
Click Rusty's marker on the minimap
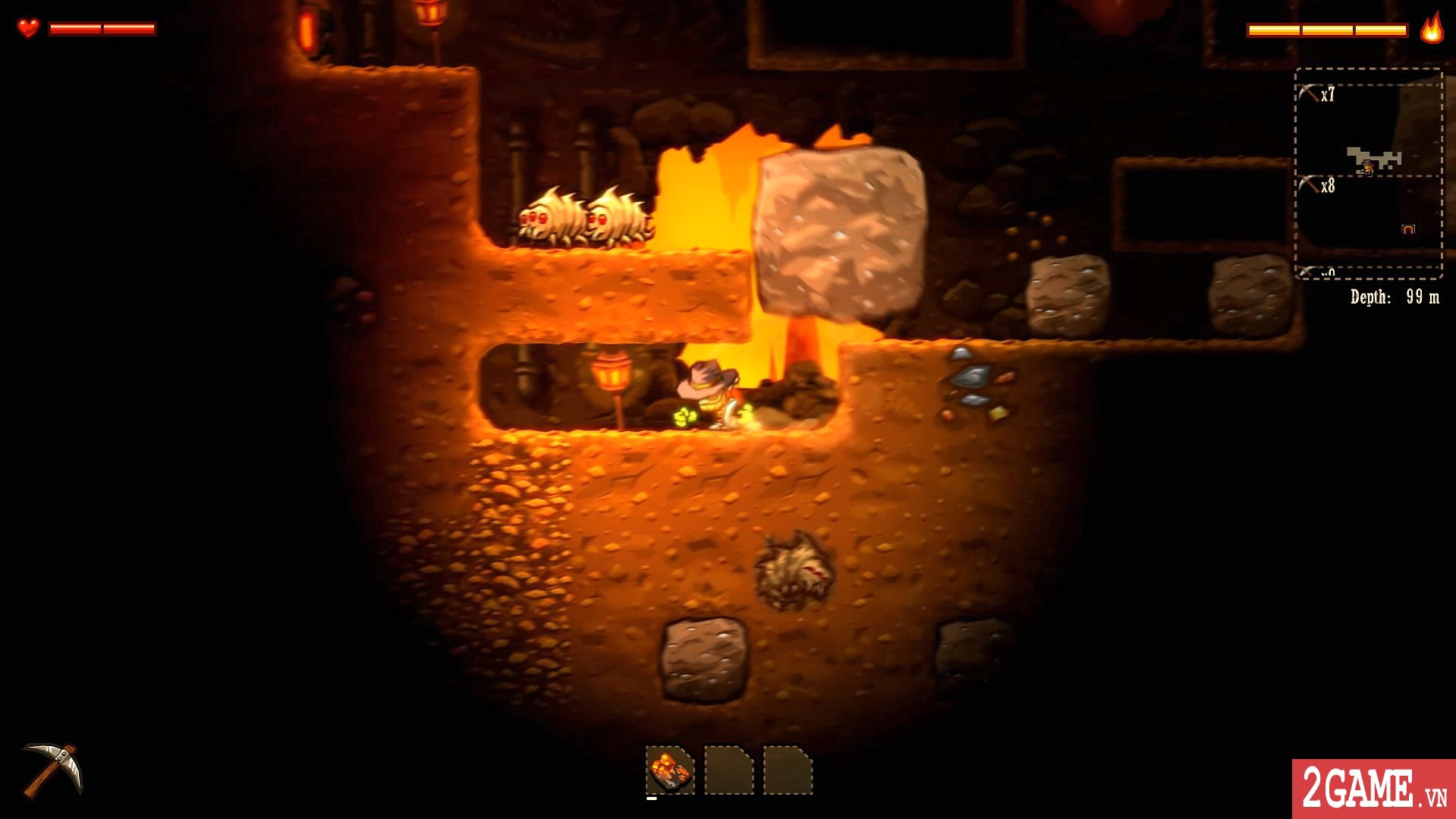tap(1366, 166)
